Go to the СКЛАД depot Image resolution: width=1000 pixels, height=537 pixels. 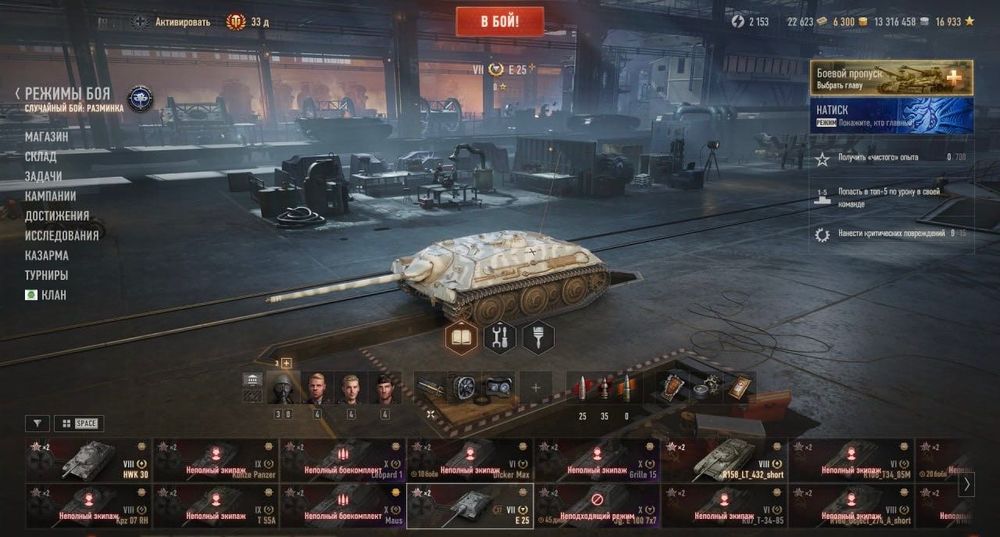[x=41, y=157]
